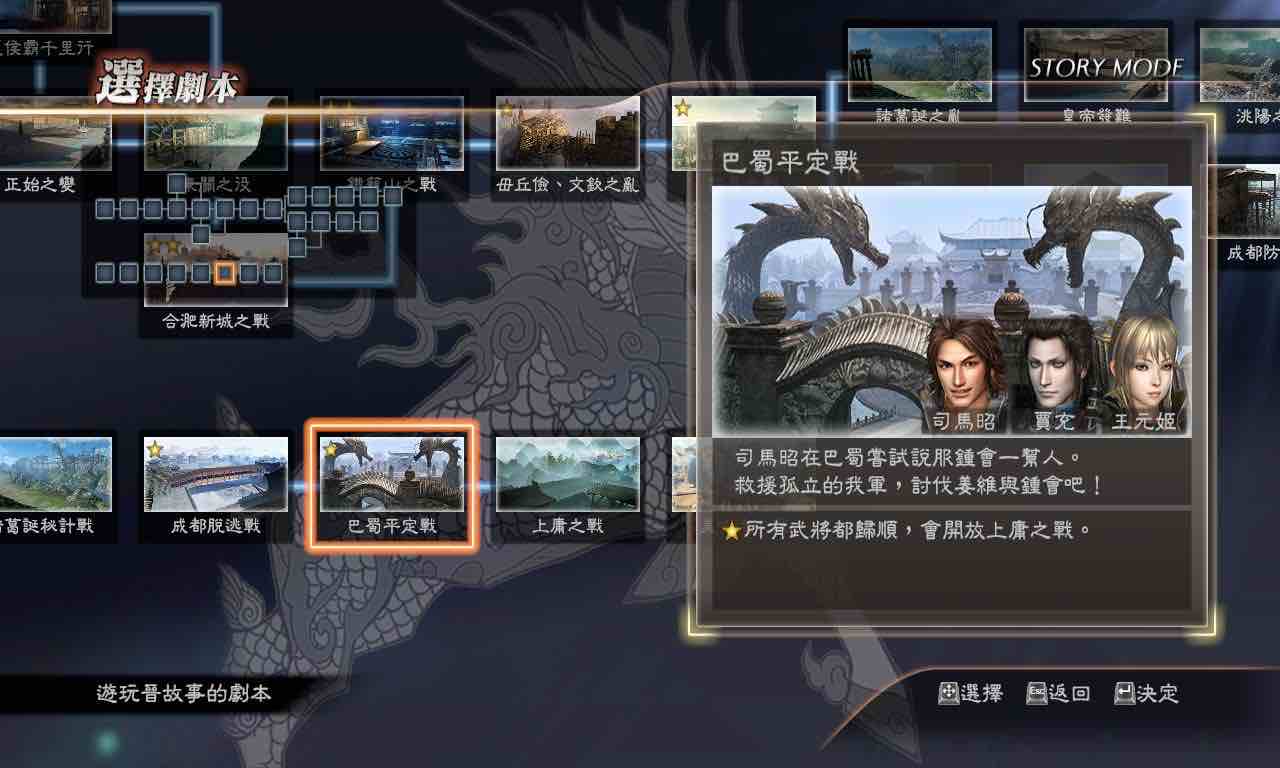Select Sima Zhao's (司馬昭) character portrait

[x=965, y=370]
